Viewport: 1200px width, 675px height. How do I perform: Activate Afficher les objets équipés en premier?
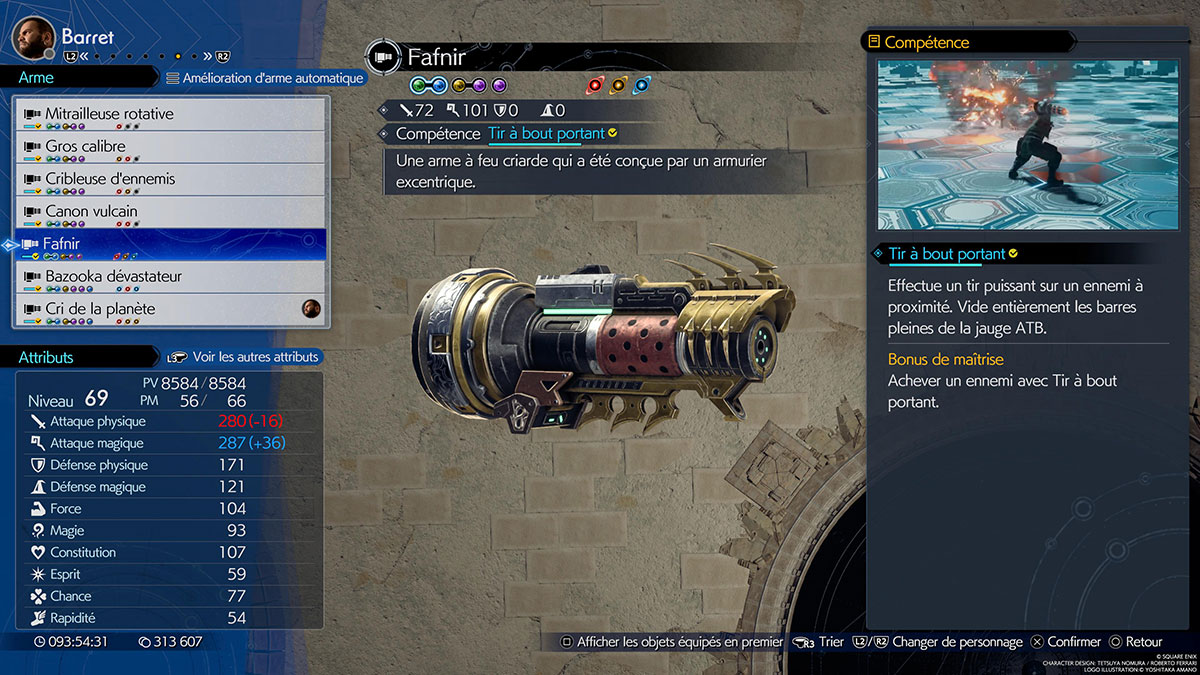pyautogui.click(x=671, y=642)
